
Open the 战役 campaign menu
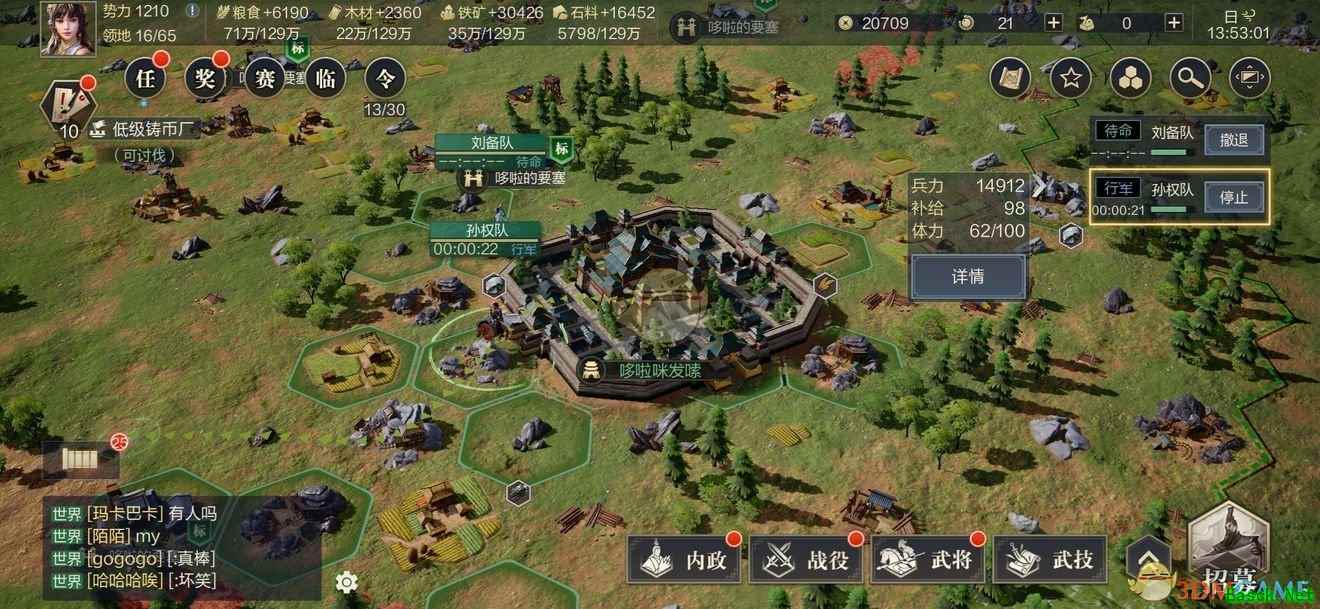click(807, 560)
